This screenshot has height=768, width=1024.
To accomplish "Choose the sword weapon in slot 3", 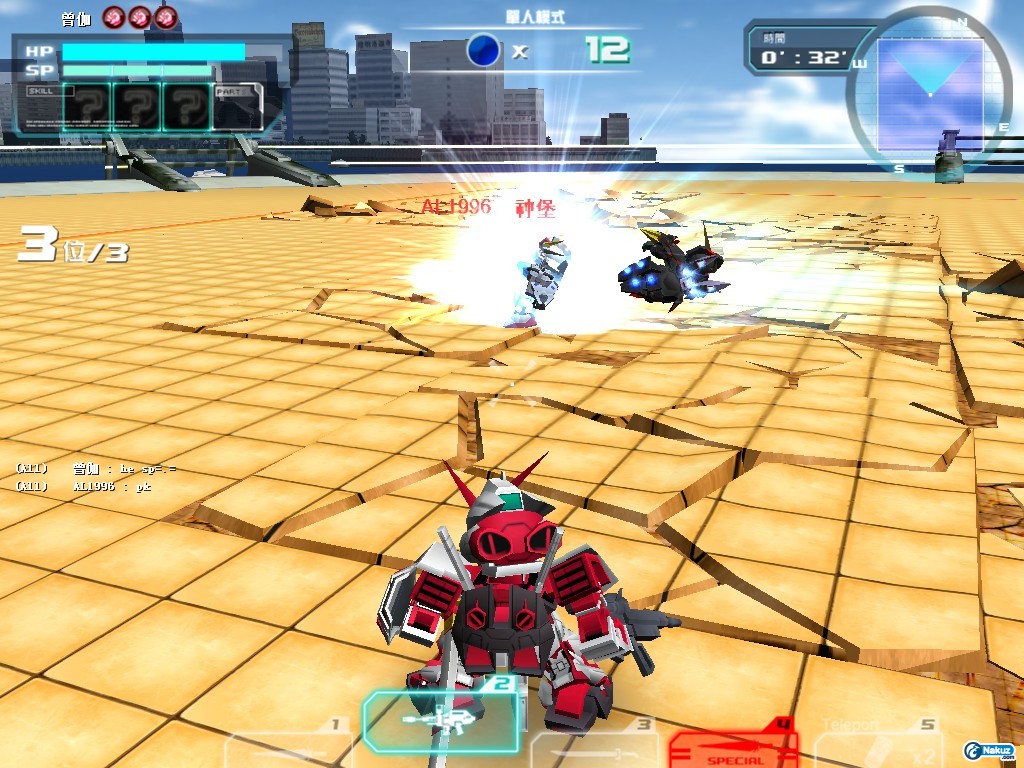I will [592, 748].
